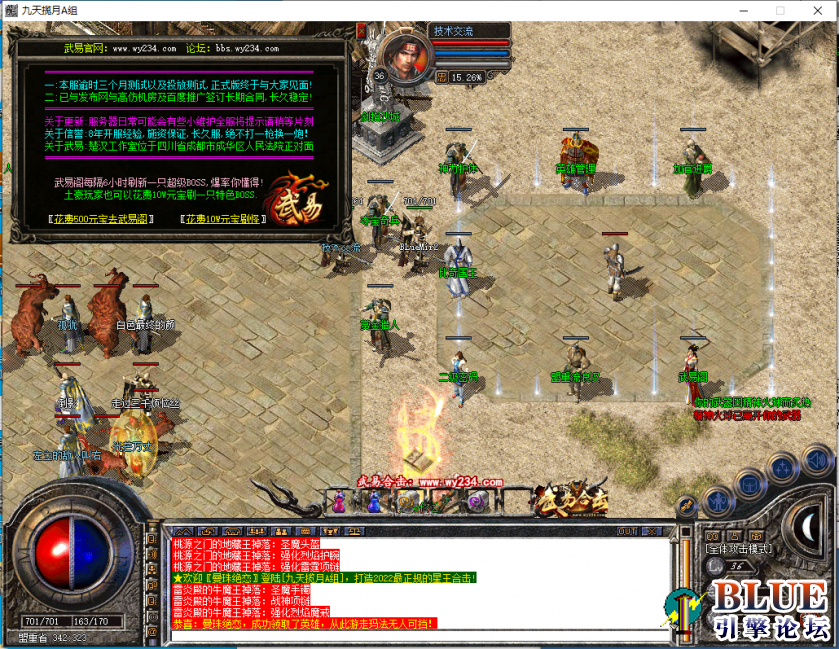
Task: Click inside the chat message log
Action: (x=420, y=584)
